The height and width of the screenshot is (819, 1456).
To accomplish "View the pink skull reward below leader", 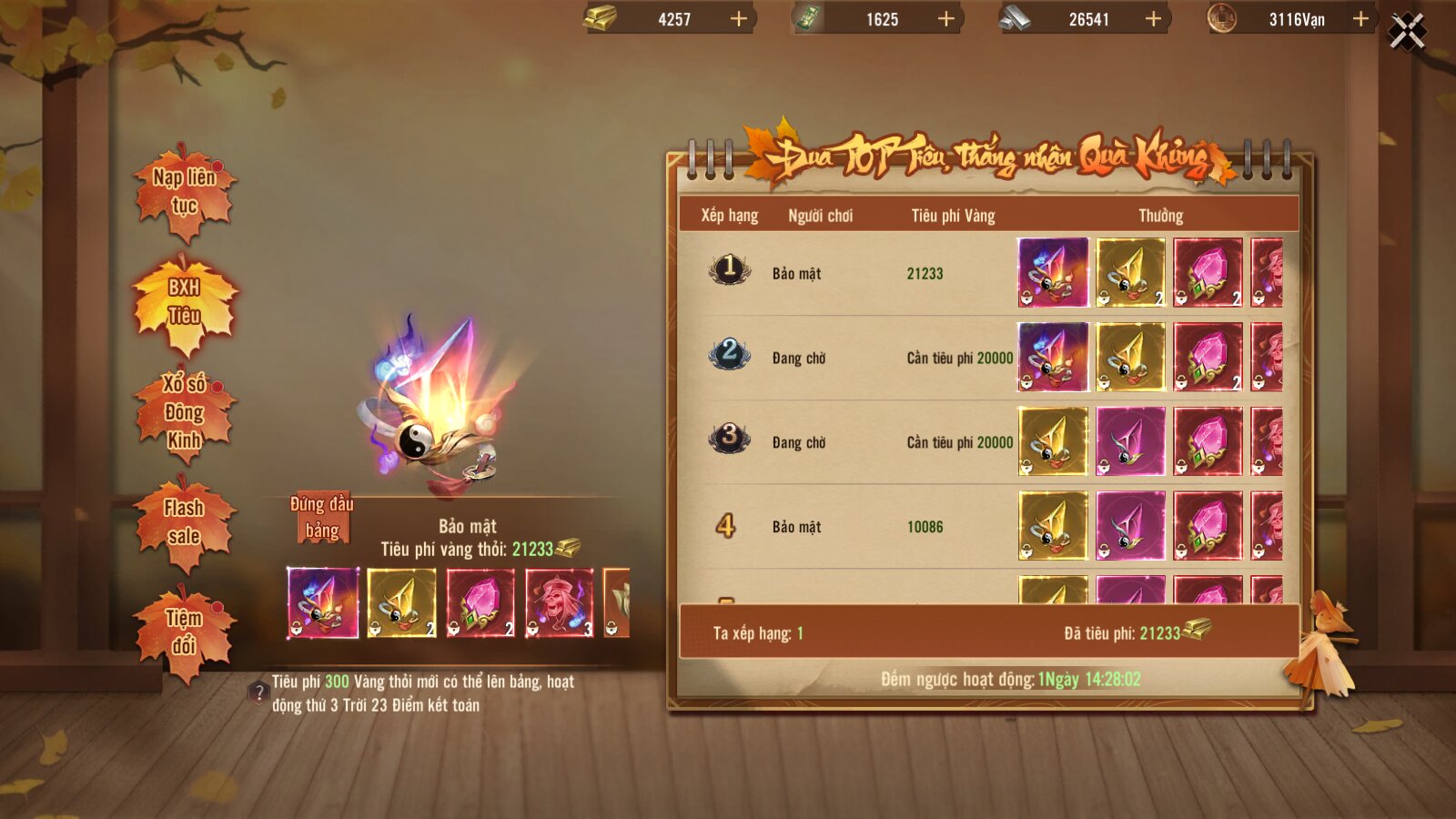I will [x=559, y=602].
